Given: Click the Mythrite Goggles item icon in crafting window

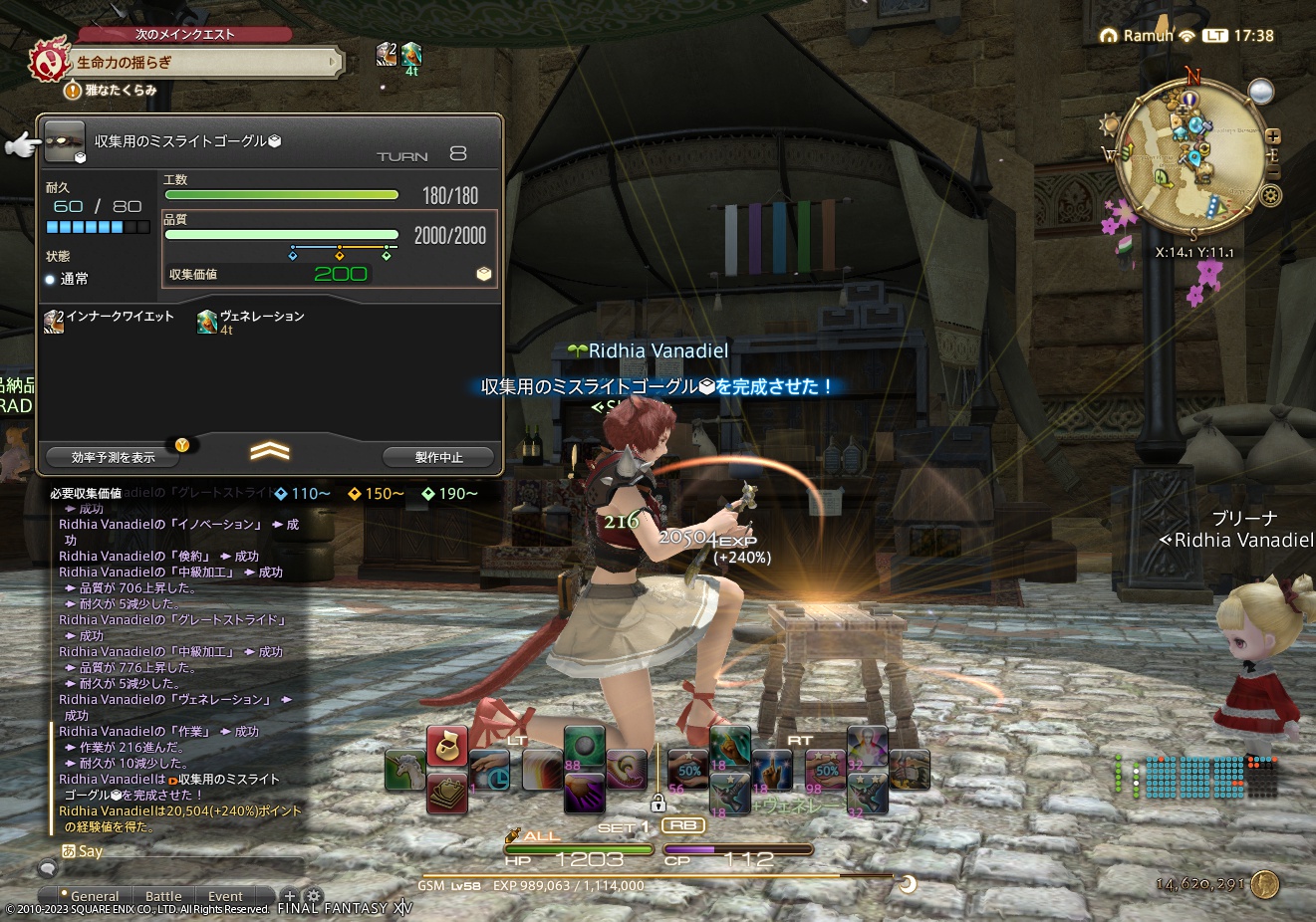Looking at the screenshot, I should pyautogui.click(x=65, y=141).
